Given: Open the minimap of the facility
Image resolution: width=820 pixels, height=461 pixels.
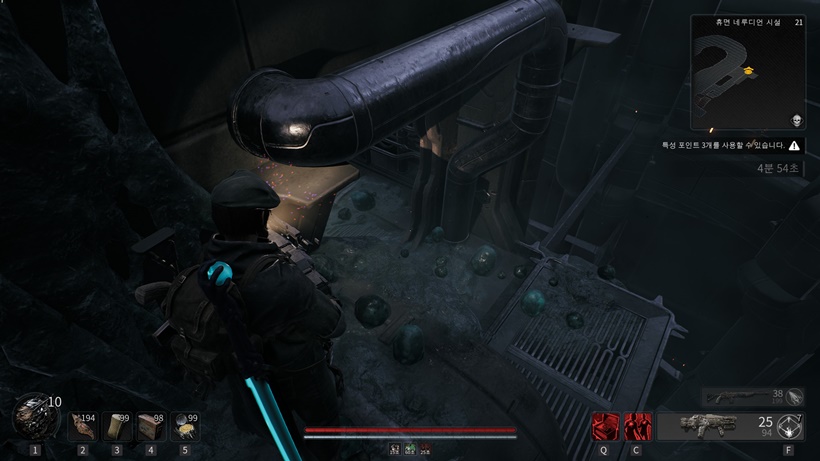Looking at the screenshot, I should (x=747, y=71).
